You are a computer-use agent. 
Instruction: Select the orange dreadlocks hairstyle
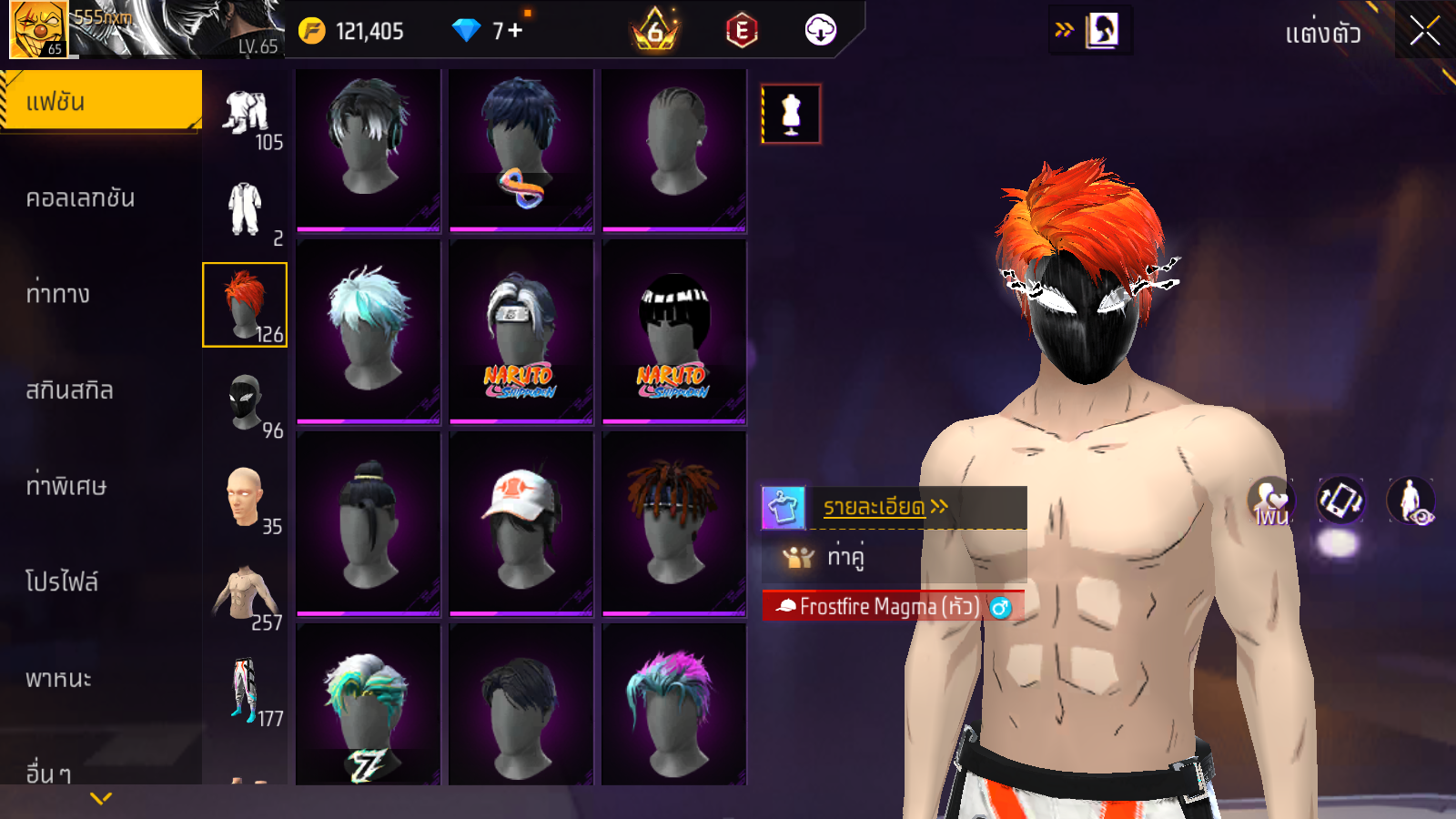click(673, 523)
